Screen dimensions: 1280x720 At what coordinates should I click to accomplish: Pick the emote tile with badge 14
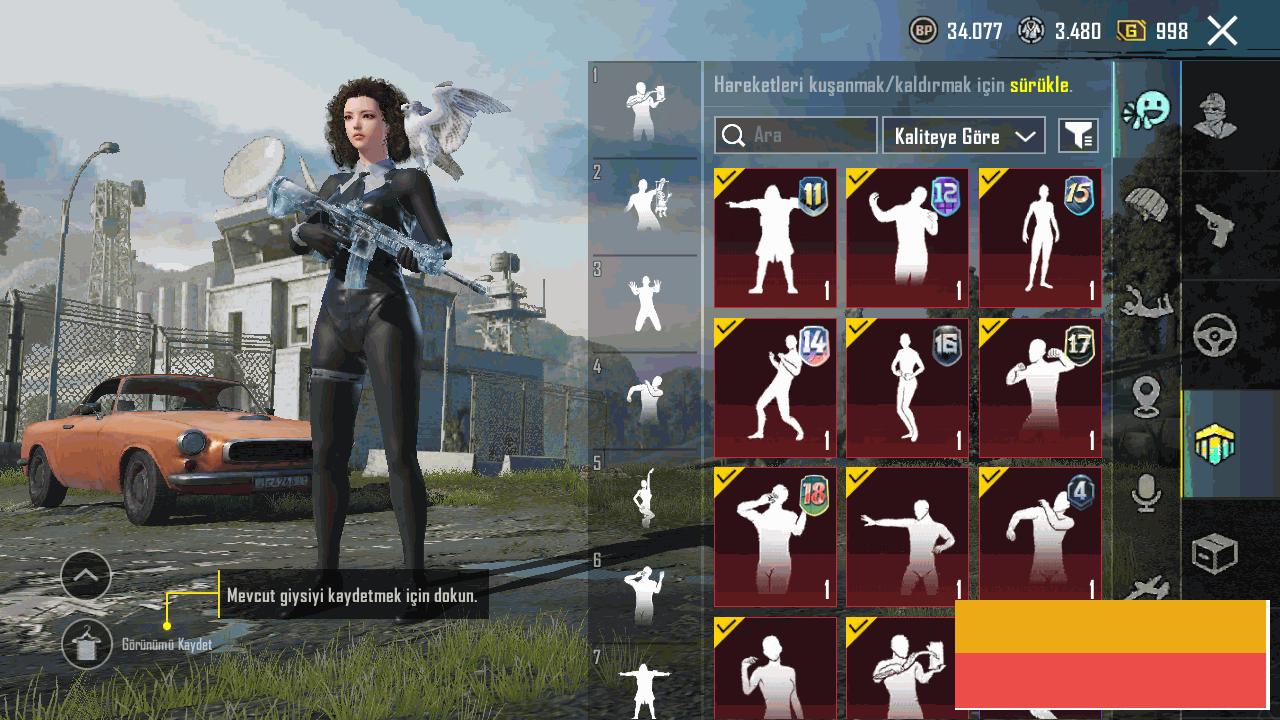coord(775,388)
